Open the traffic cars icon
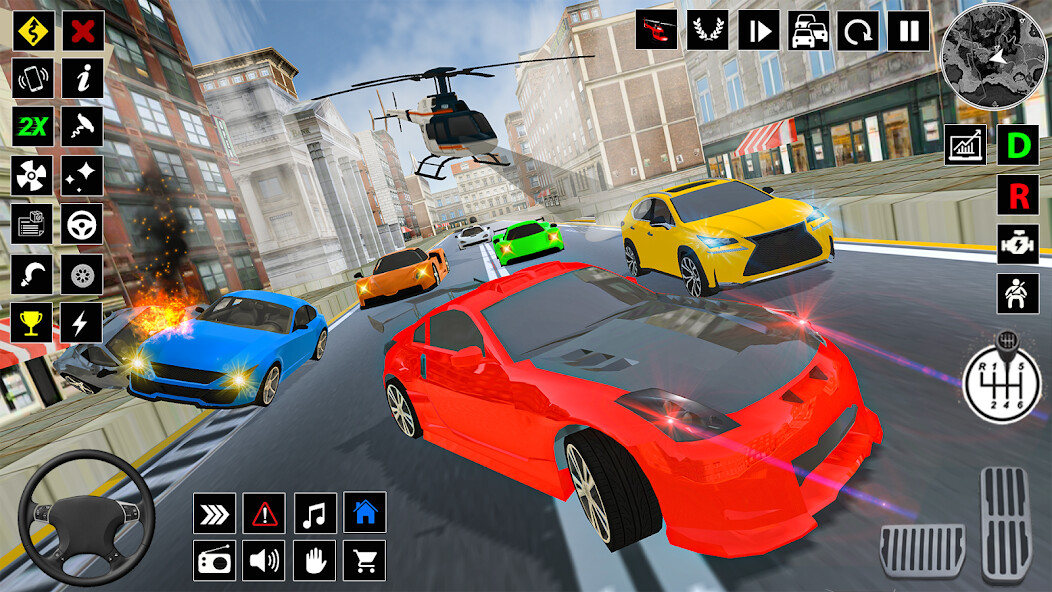 tap(808, 30)
